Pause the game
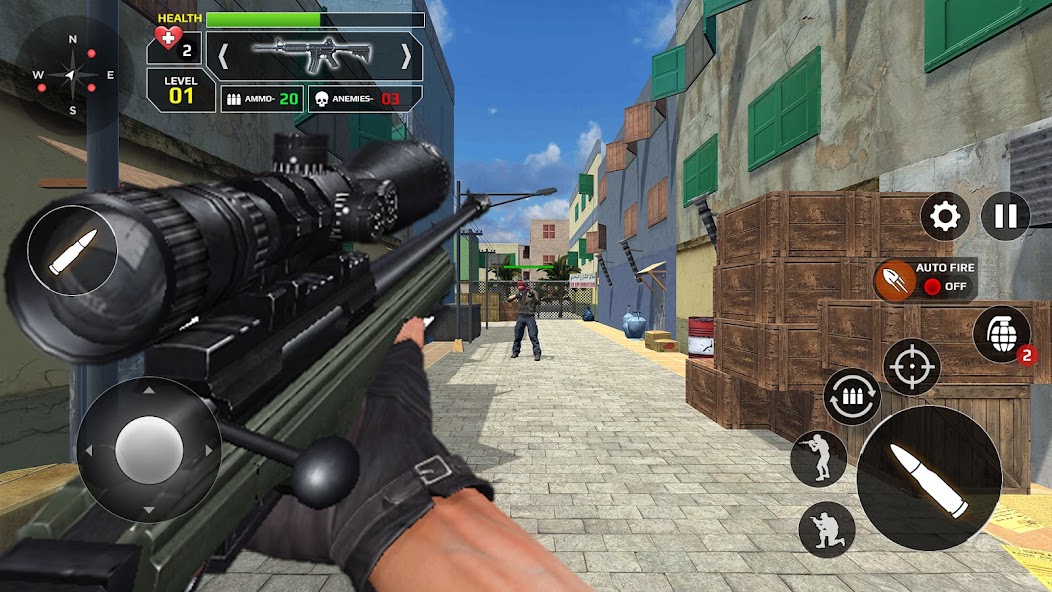The image size is (1052, 592). (1005, 216)
